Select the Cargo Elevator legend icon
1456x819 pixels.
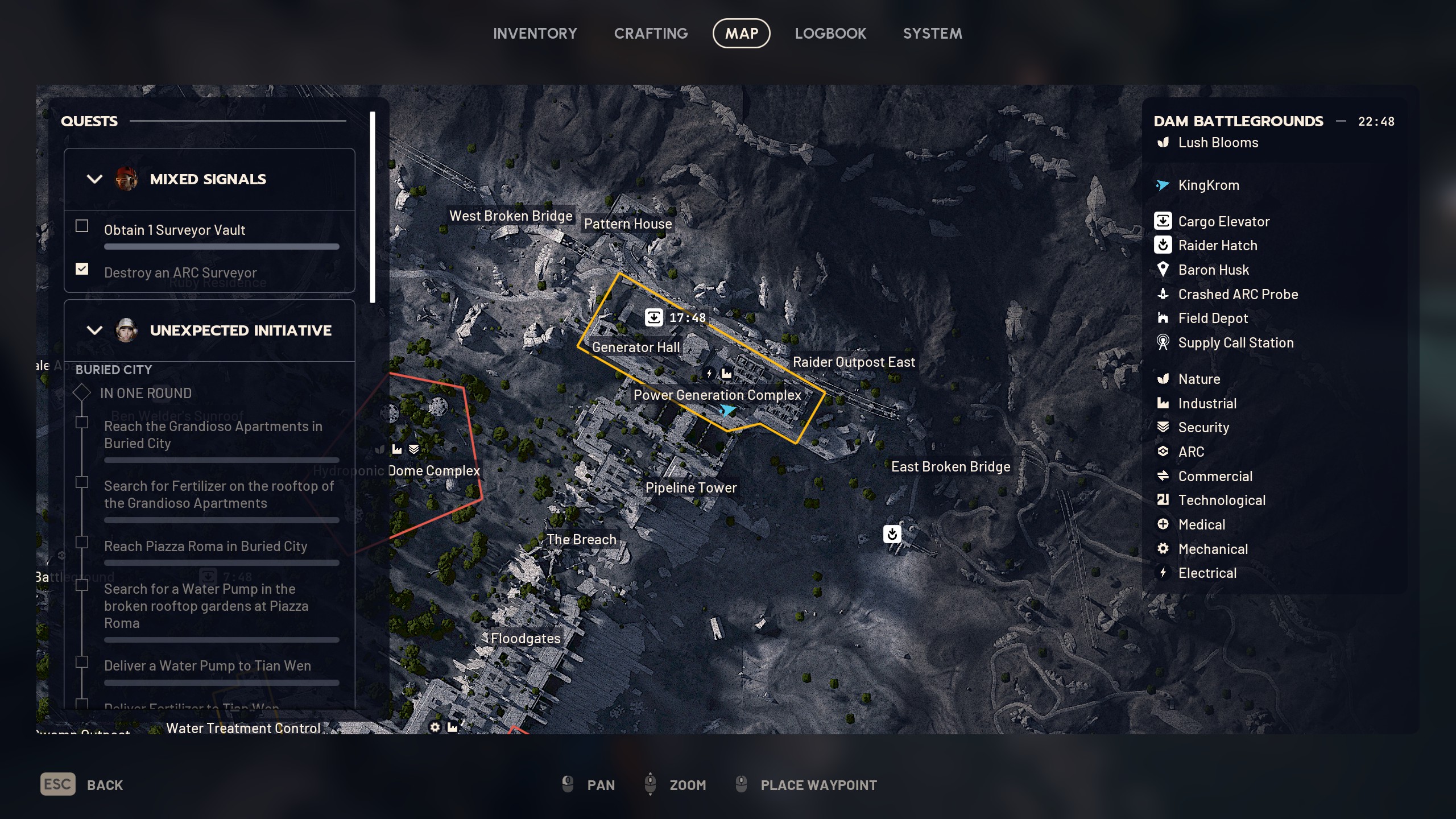1164,221
